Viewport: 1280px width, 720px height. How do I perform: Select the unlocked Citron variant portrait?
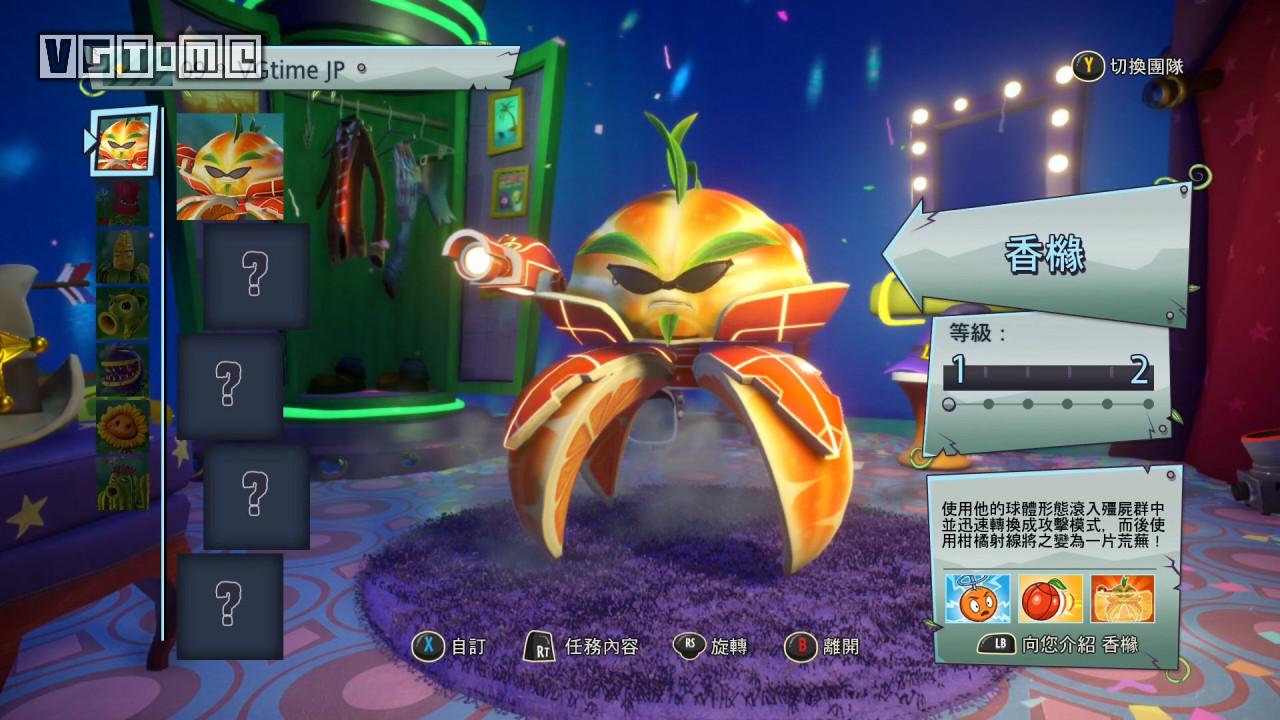point(230,167)
